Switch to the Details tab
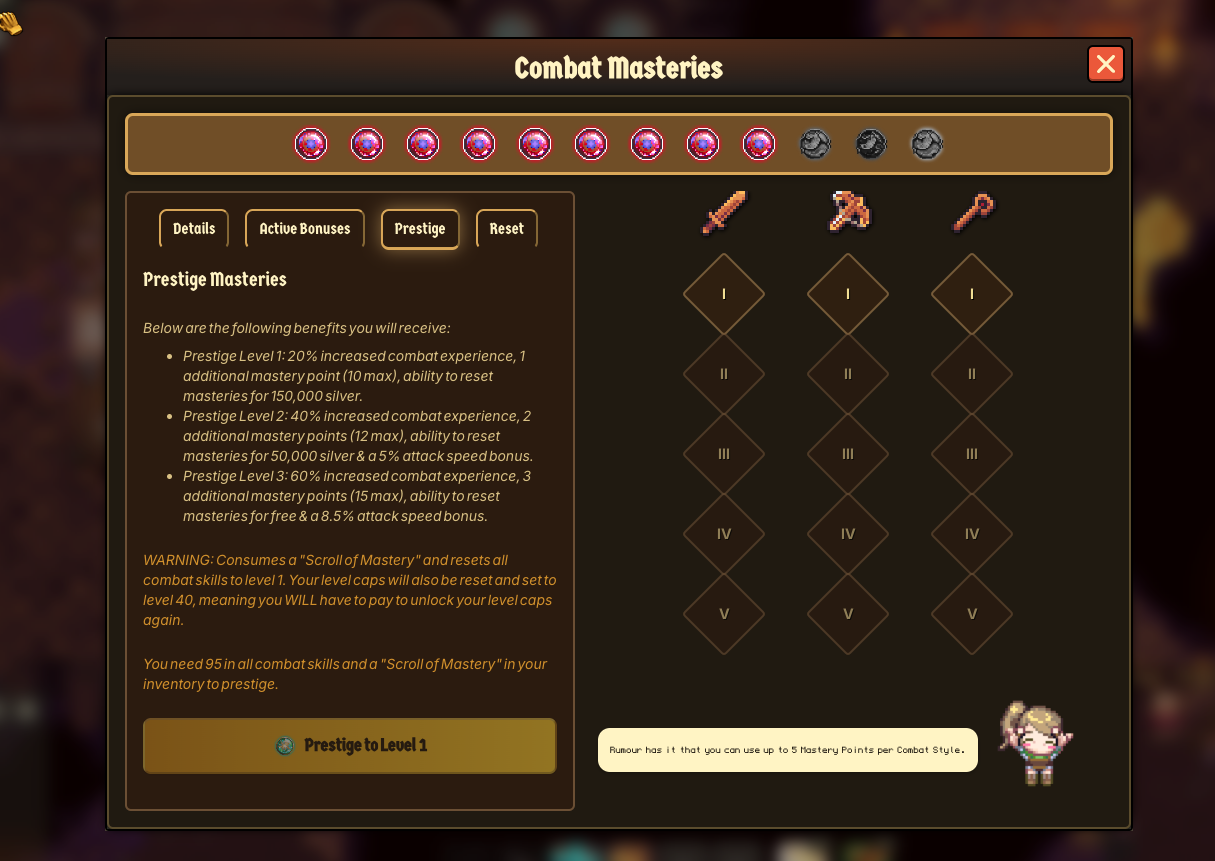 194,229
